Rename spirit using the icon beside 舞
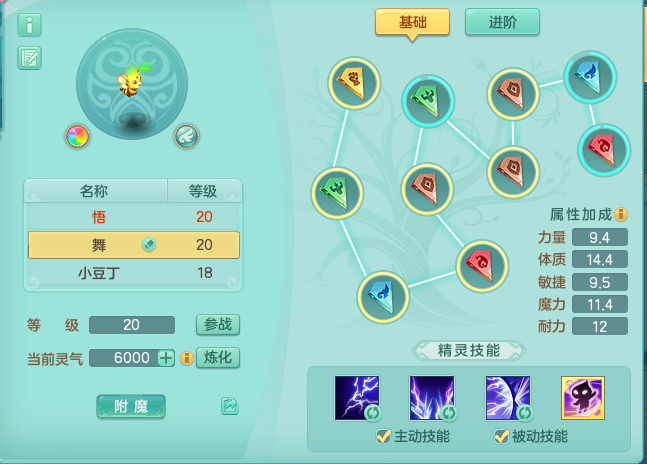This screenshot has height=464, width=647. tap(148, 244)
